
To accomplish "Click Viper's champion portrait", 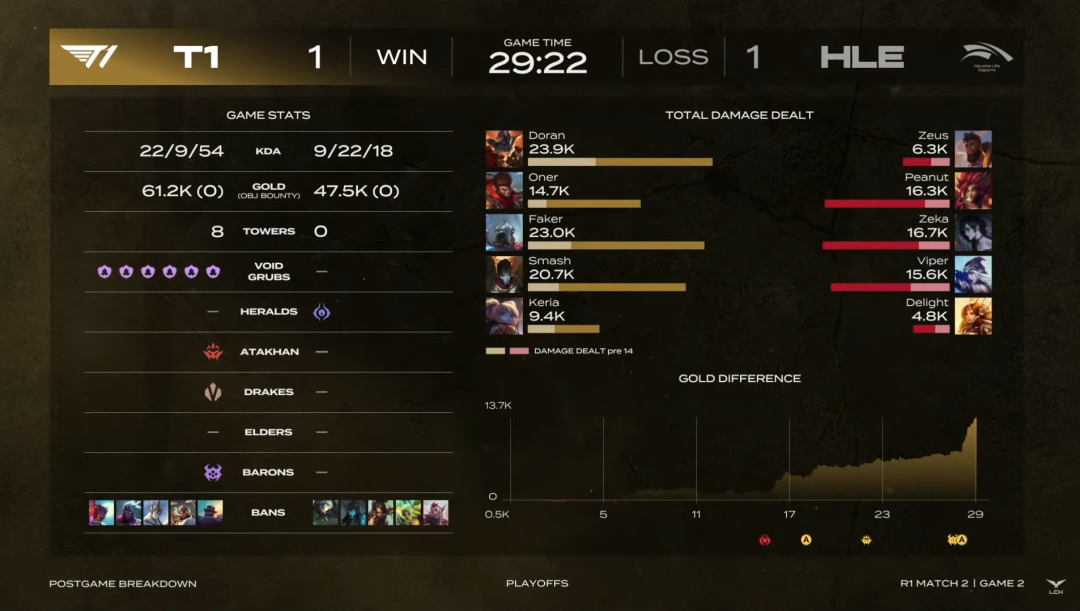I will [x=973, y=274].
